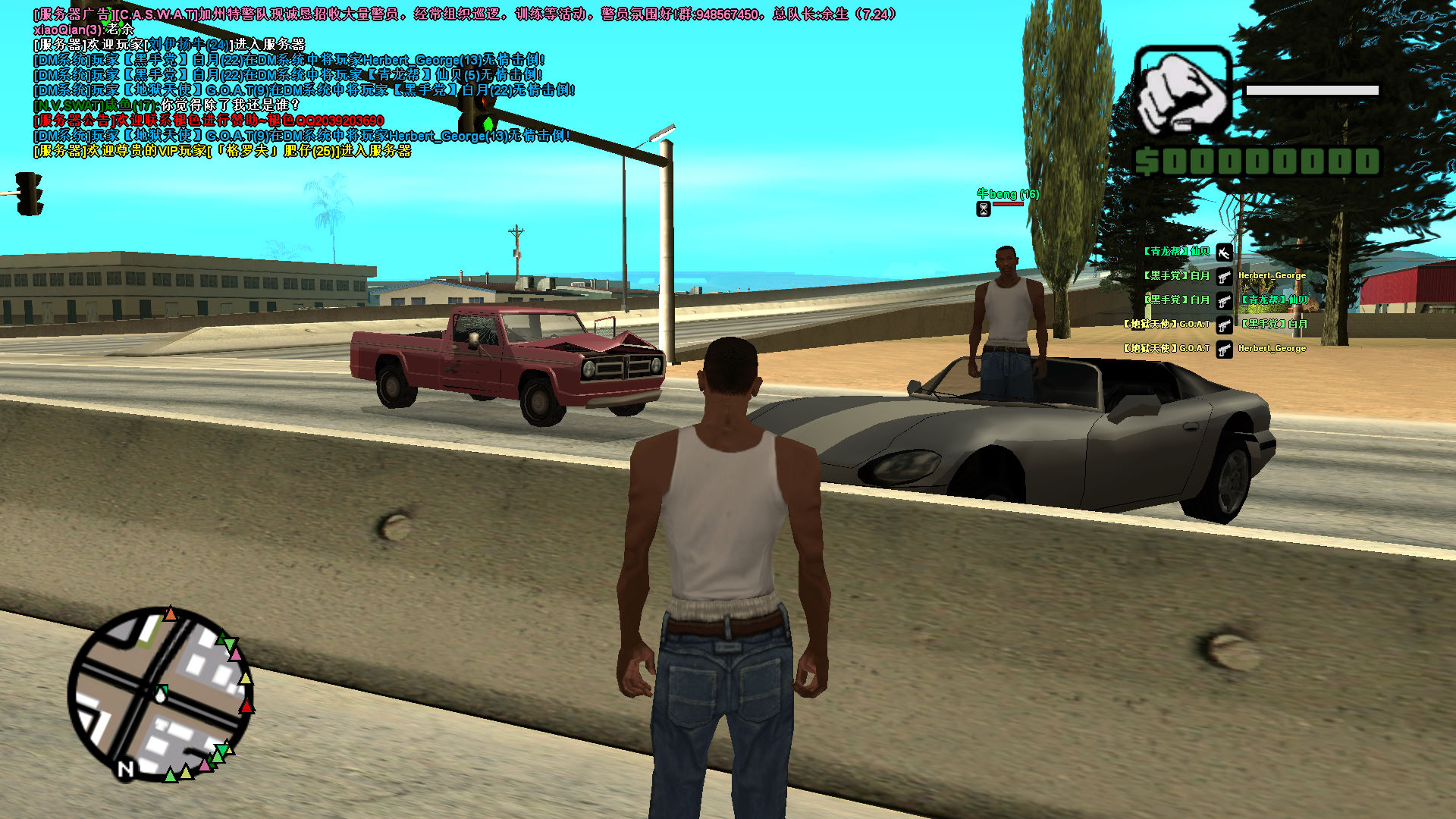Viewport: 1456px width, 819px height.
Task: Click the white player marker at radar center
Action: pos(161,693)
